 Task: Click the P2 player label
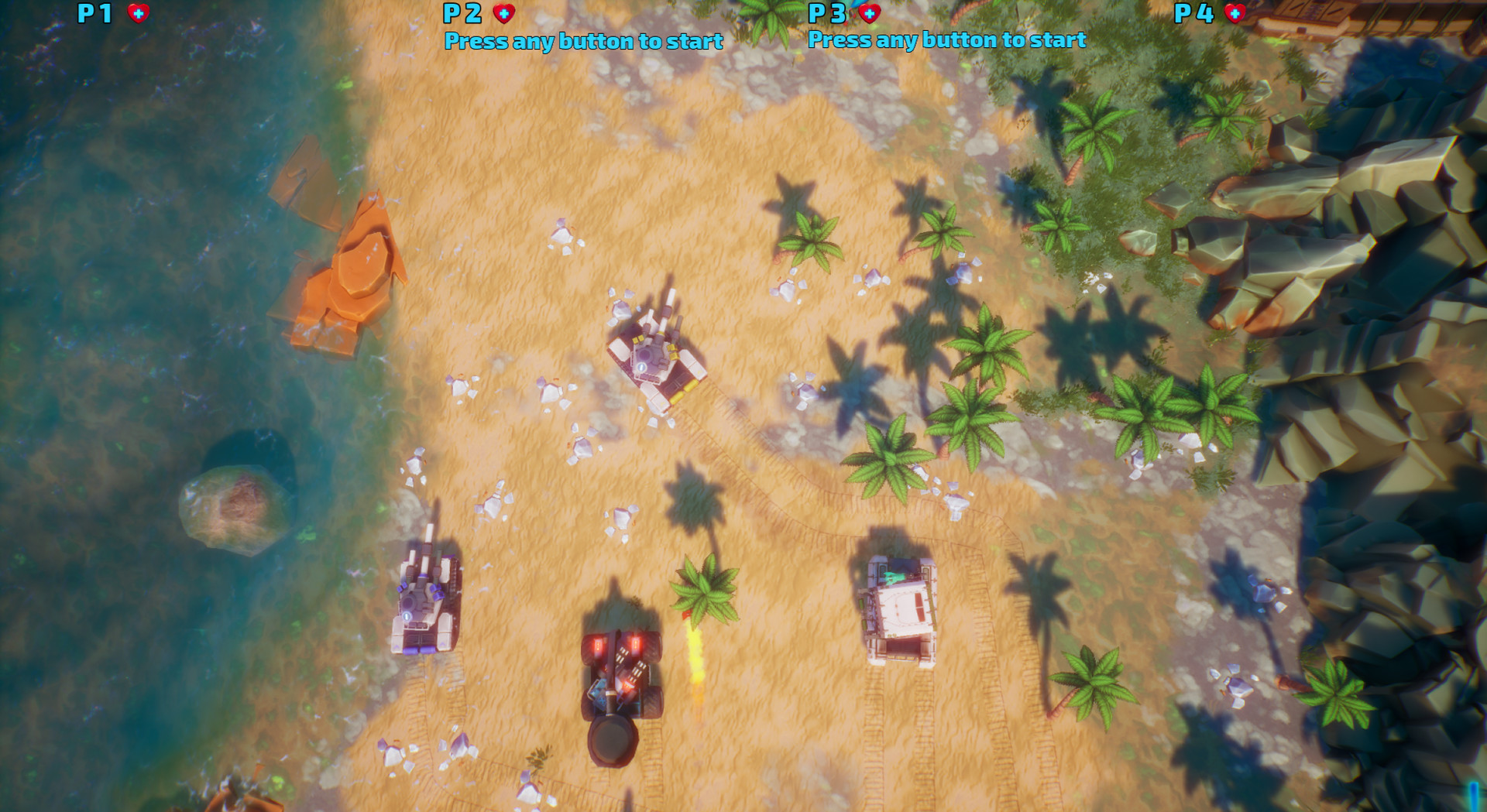pos(463,12)
